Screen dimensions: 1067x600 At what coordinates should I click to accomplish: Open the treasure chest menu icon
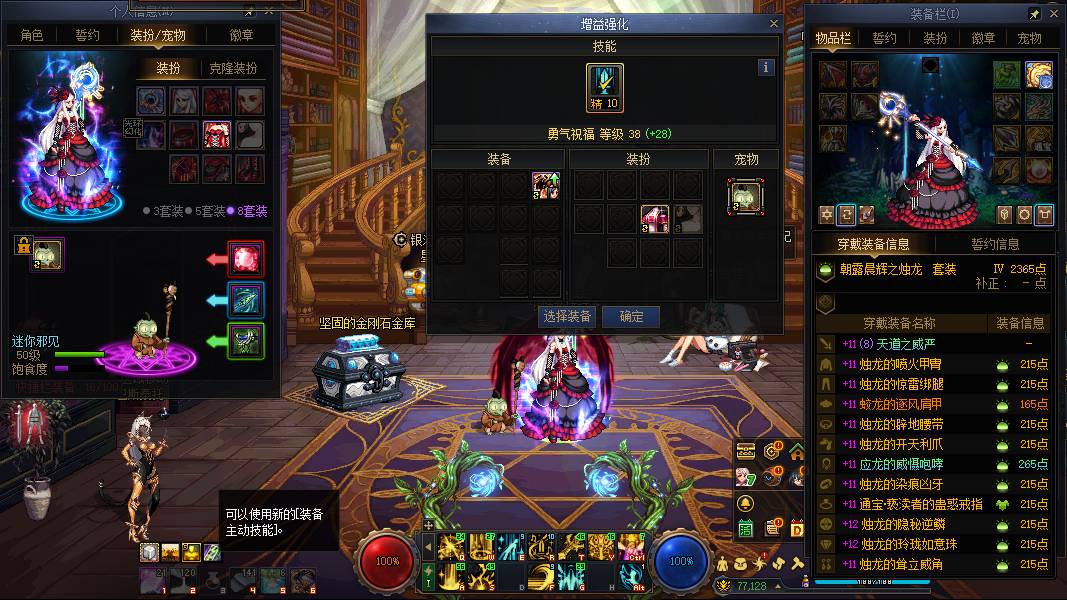[x=745, y=452]
